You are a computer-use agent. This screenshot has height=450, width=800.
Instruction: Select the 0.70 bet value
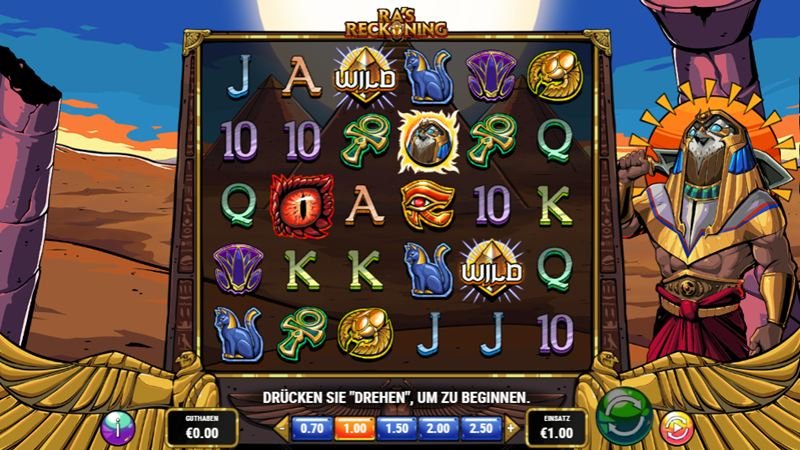pyautogui.click(x=310, y=428)
